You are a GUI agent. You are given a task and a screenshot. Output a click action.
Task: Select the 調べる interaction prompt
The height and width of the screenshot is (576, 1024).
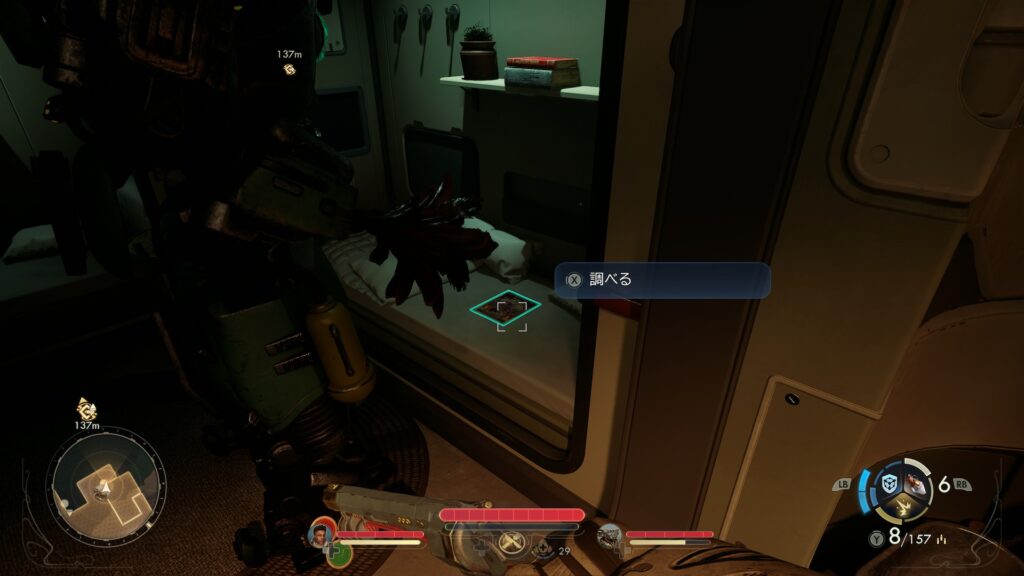664,280
